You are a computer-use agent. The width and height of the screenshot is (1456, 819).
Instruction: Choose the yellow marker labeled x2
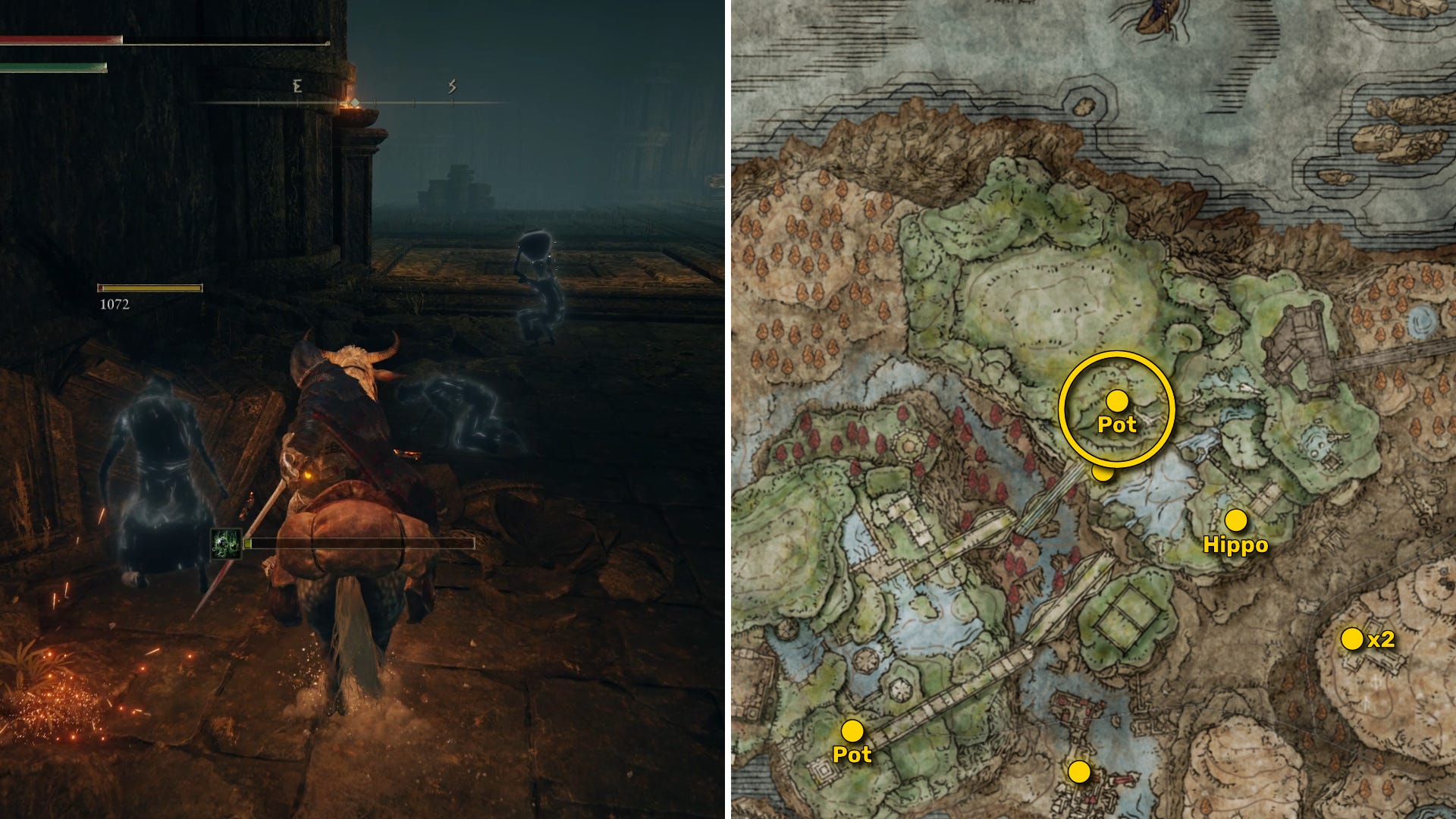pos(1352,639)
